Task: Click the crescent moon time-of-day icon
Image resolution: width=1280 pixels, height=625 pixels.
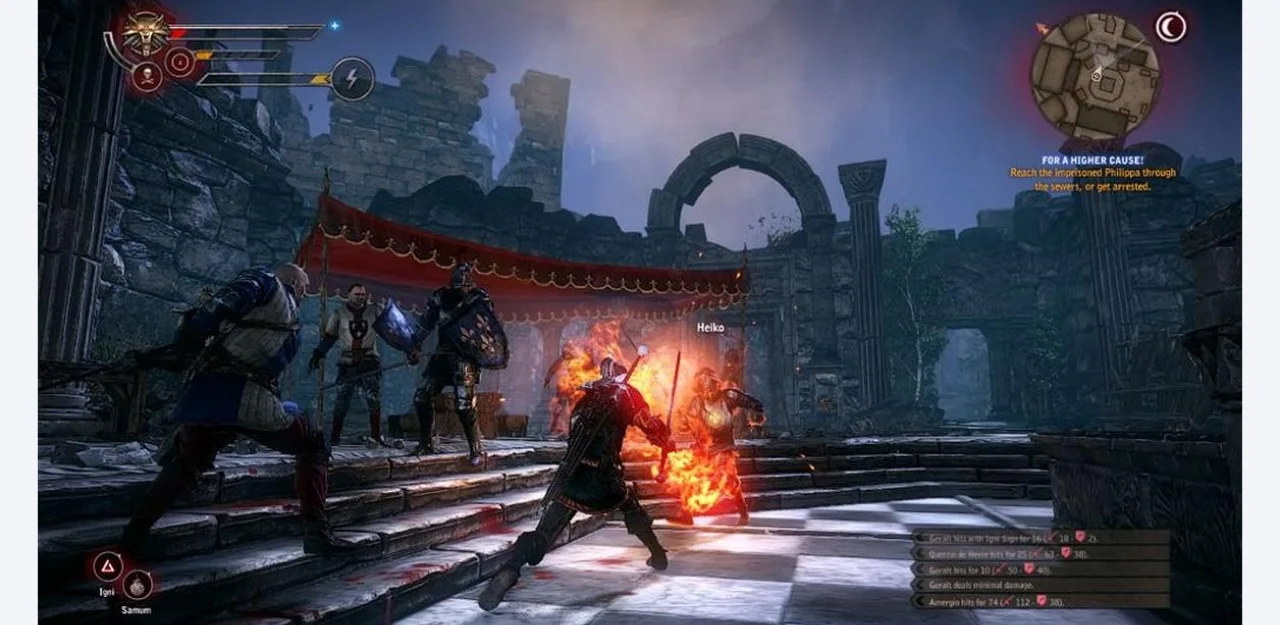Action: [1170, 27]
